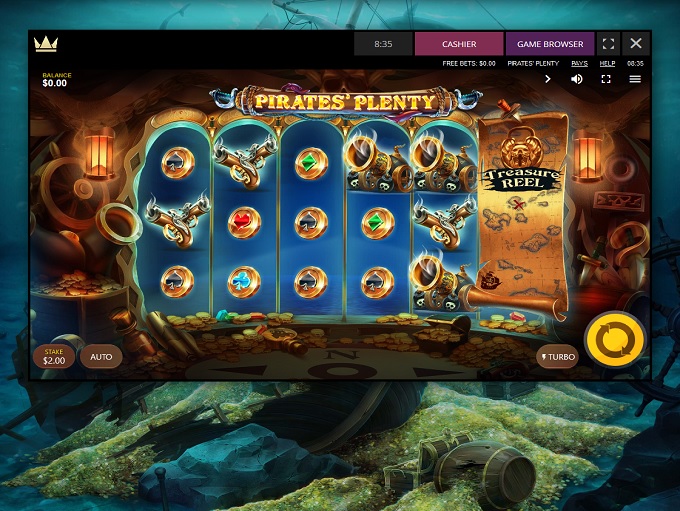Viewport: 680px width, 511px height.
Task: View the Pays table
Action: pos(579,63)
